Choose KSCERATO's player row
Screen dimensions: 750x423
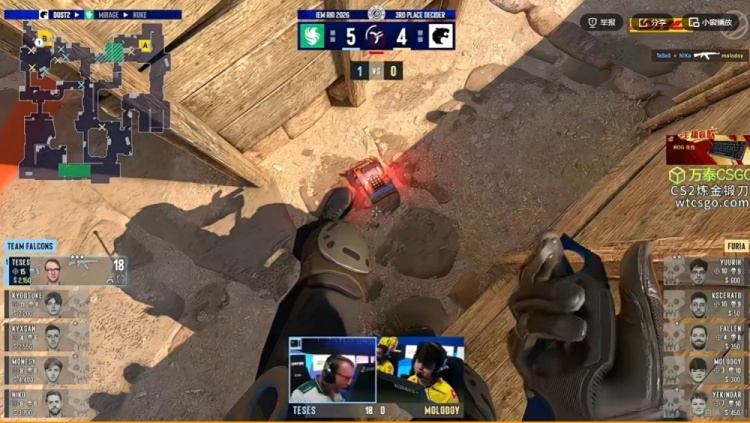click(706, 304)
